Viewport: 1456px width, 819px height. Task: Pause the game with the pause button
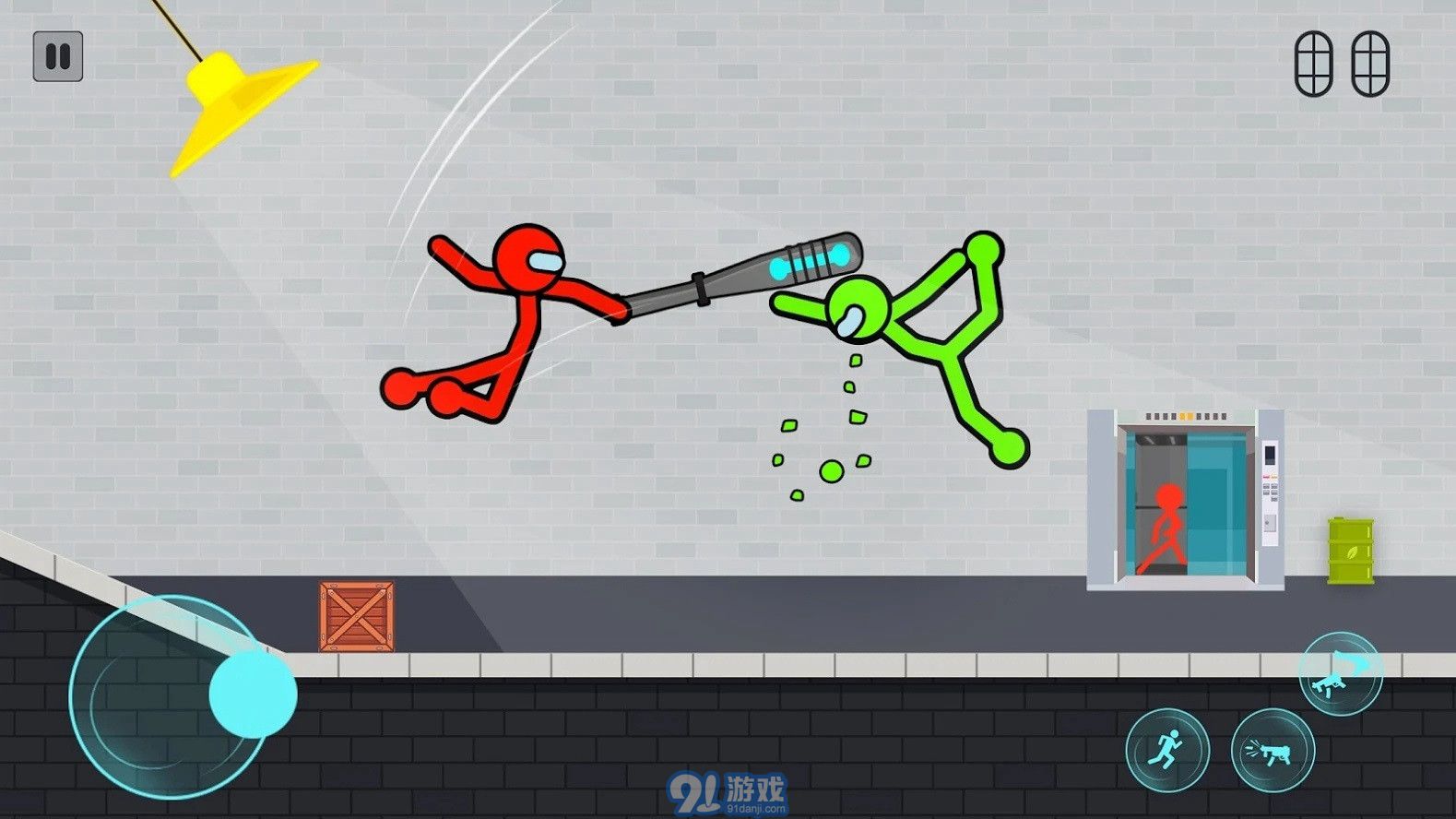click(58, 56)
